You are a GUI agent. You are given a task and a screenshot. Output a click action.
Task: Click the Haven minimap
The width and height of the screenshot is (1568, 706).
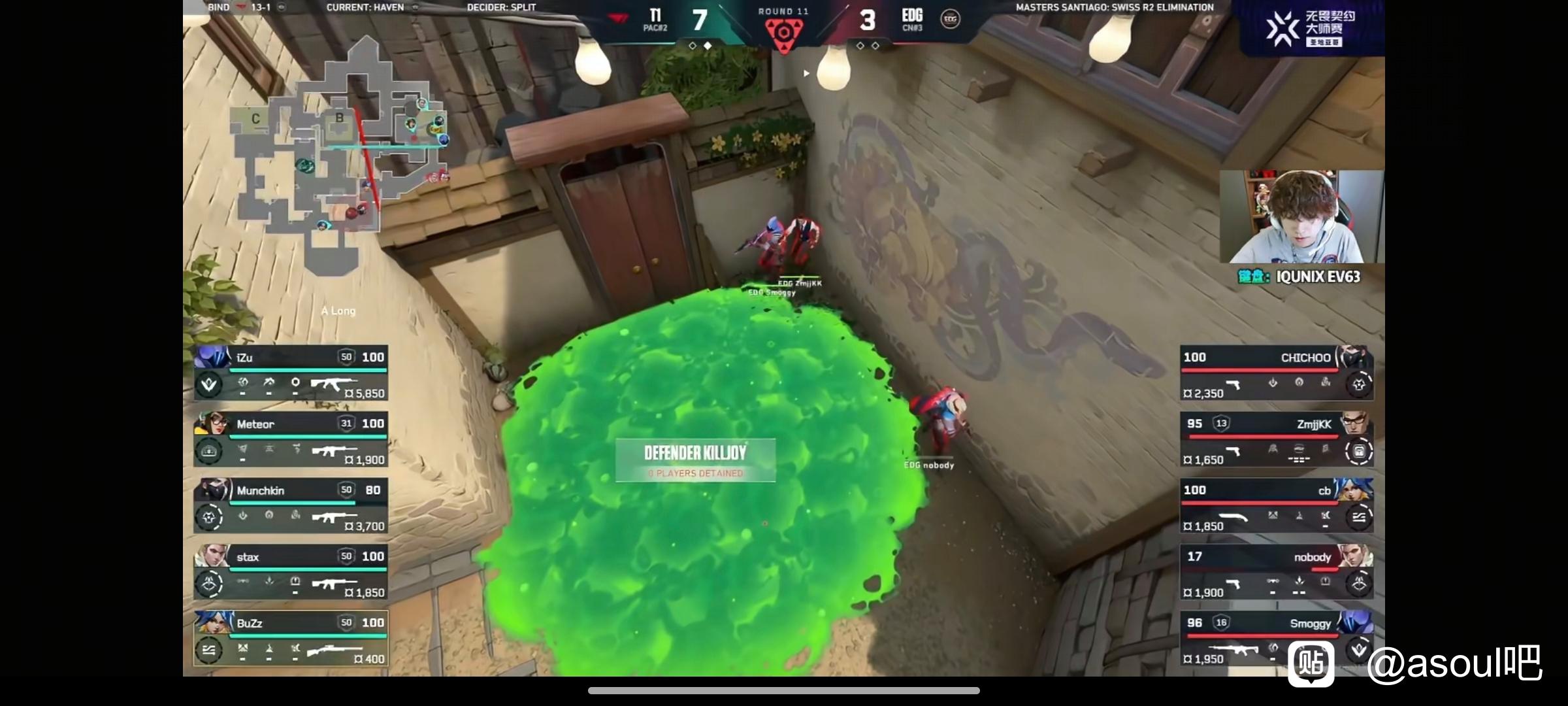tap(340, 157)
